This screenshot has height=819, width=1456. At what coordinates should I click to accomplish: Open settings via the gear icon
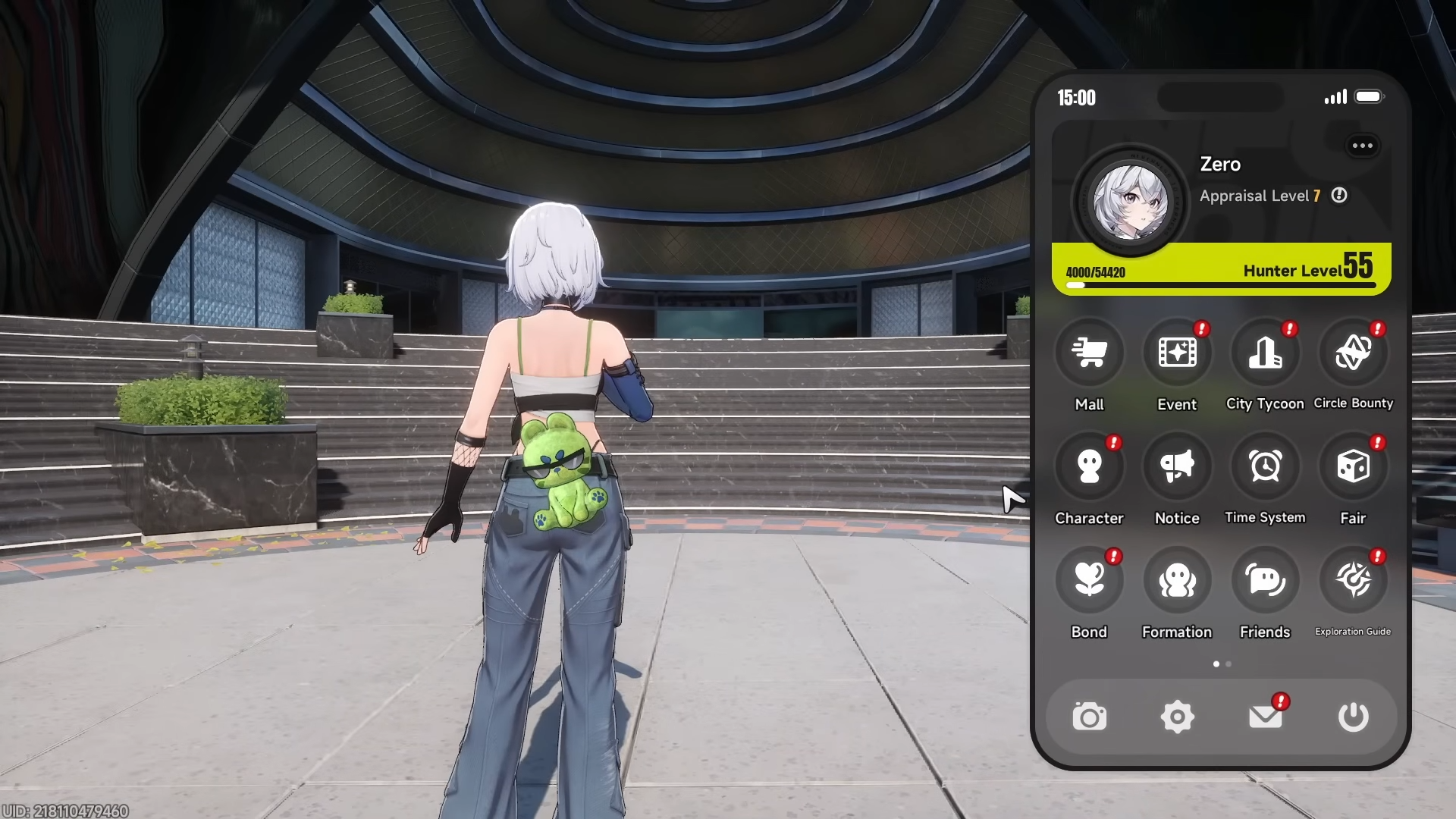tap(1177, 717)
